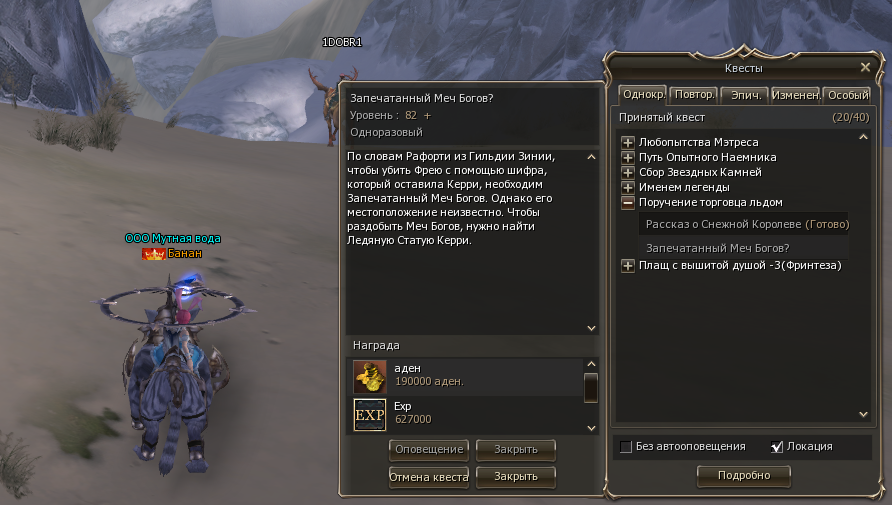Expand the Плащ с вышитой душой quest

(x=628, y=266)
